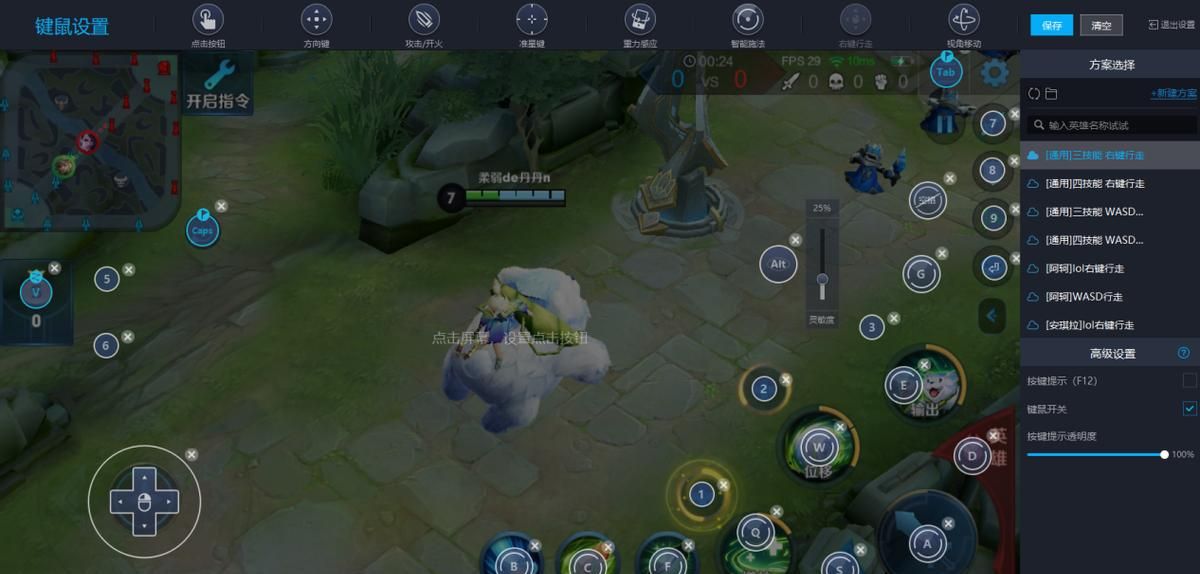The height and width of the screenshot is (574, 1200).
Task: Select the 点击按钮 tool
Action: point(207,26)
